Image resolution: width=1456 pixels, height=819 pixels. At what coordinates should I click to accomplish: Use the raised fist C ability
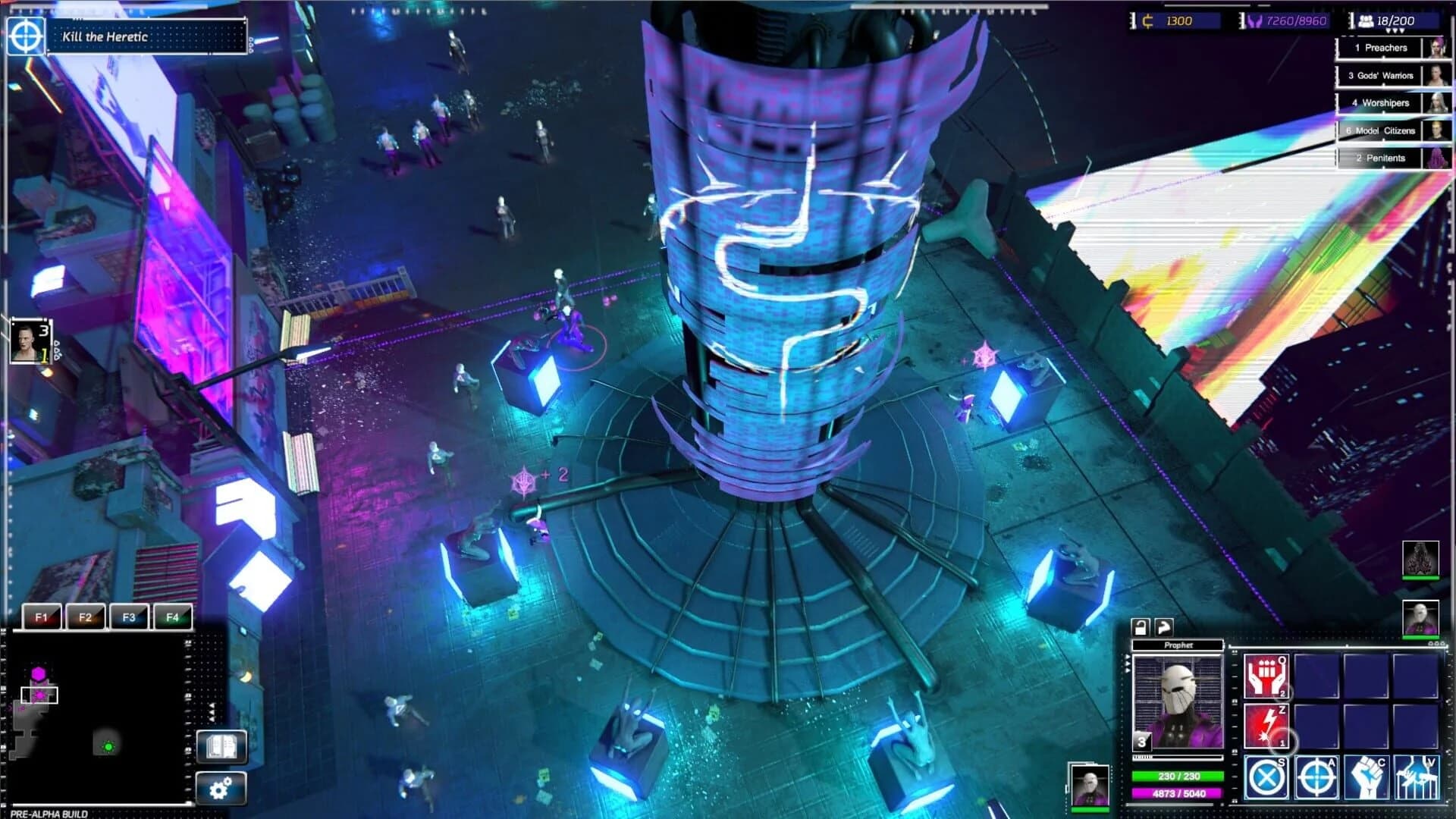coord(1367,779)
